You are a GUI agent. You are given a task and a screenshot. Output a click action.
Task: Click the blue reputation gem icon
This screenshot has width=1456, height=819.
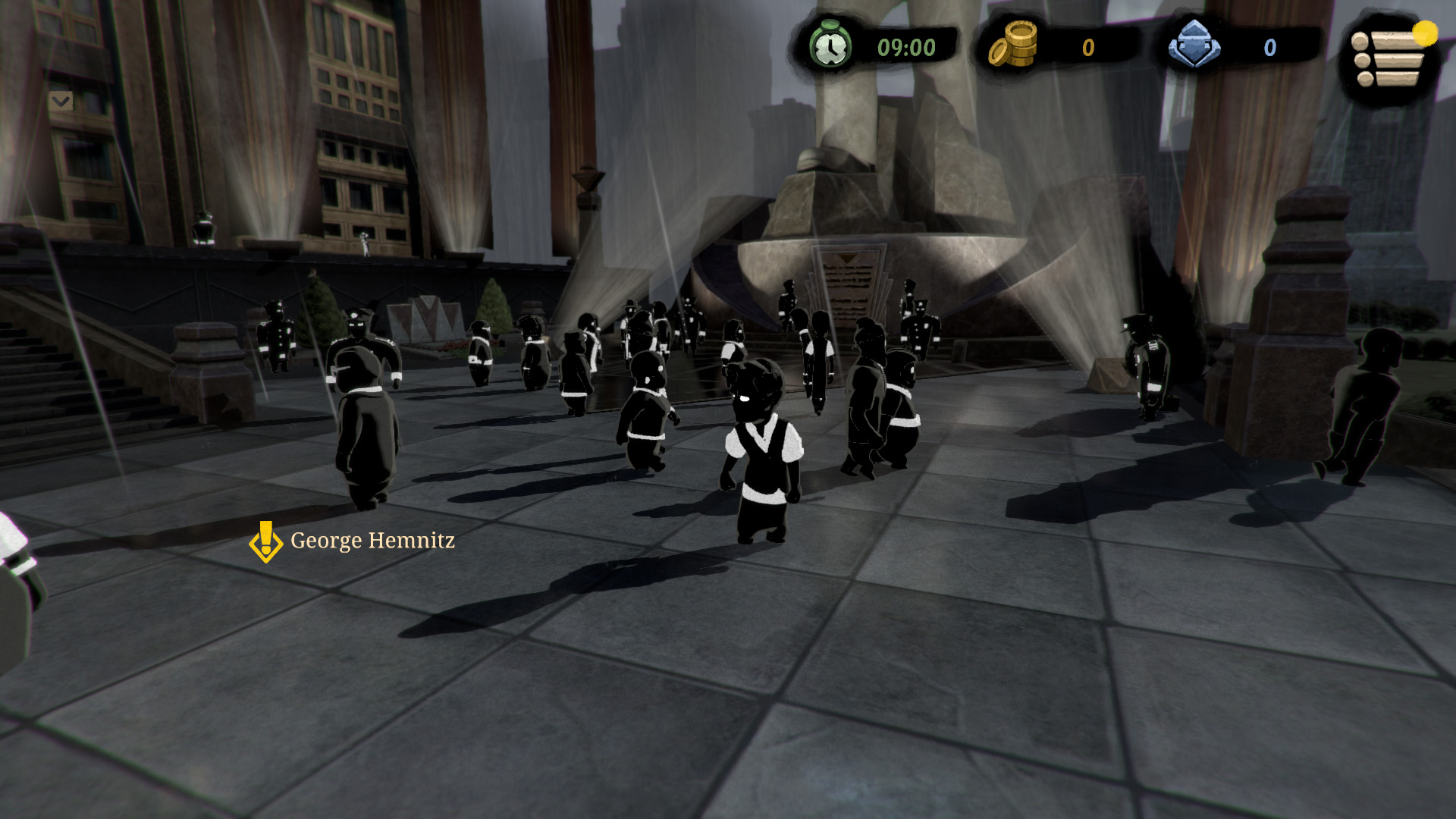coord(1194,45)
